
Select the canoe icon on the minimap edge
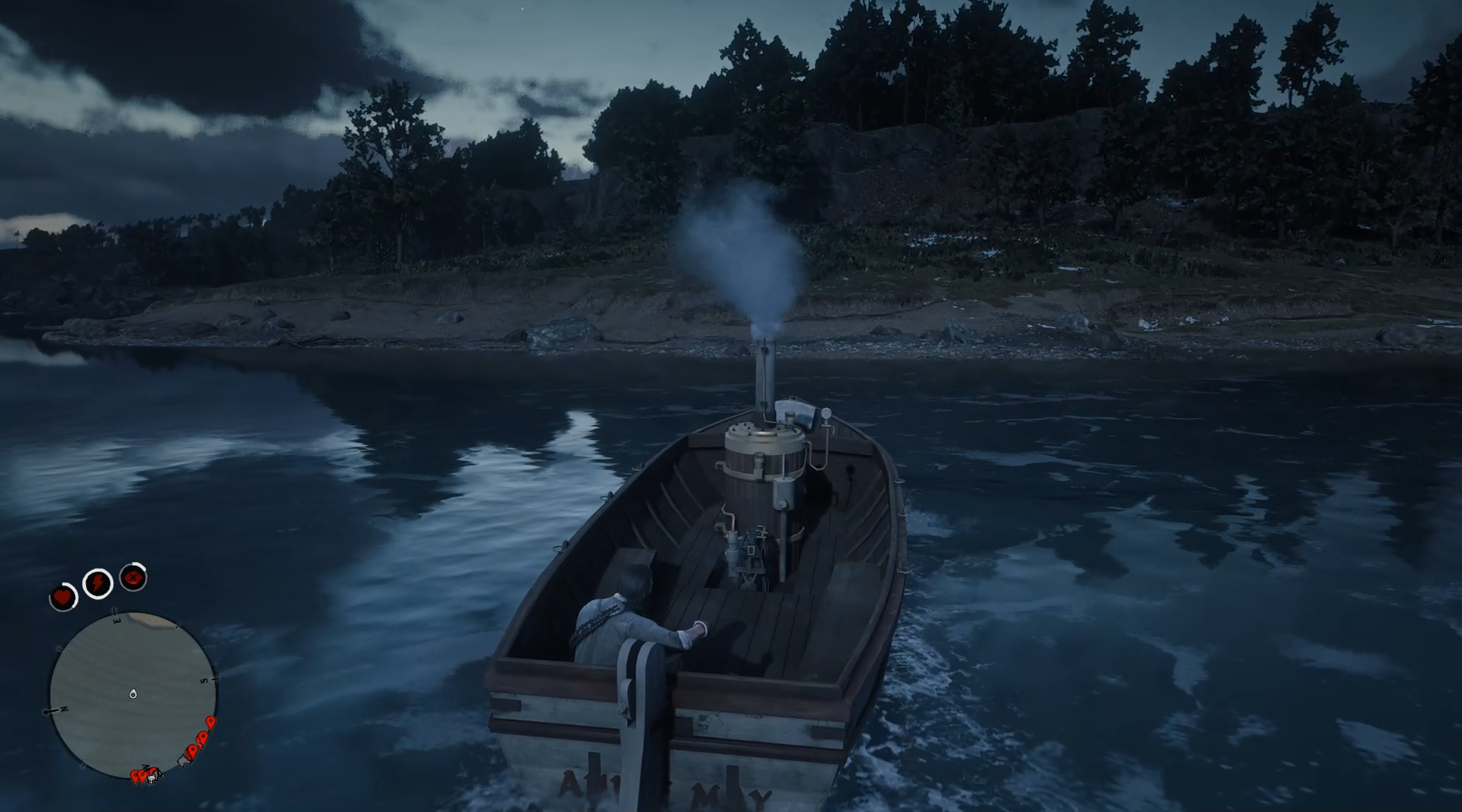coord(184,758)
